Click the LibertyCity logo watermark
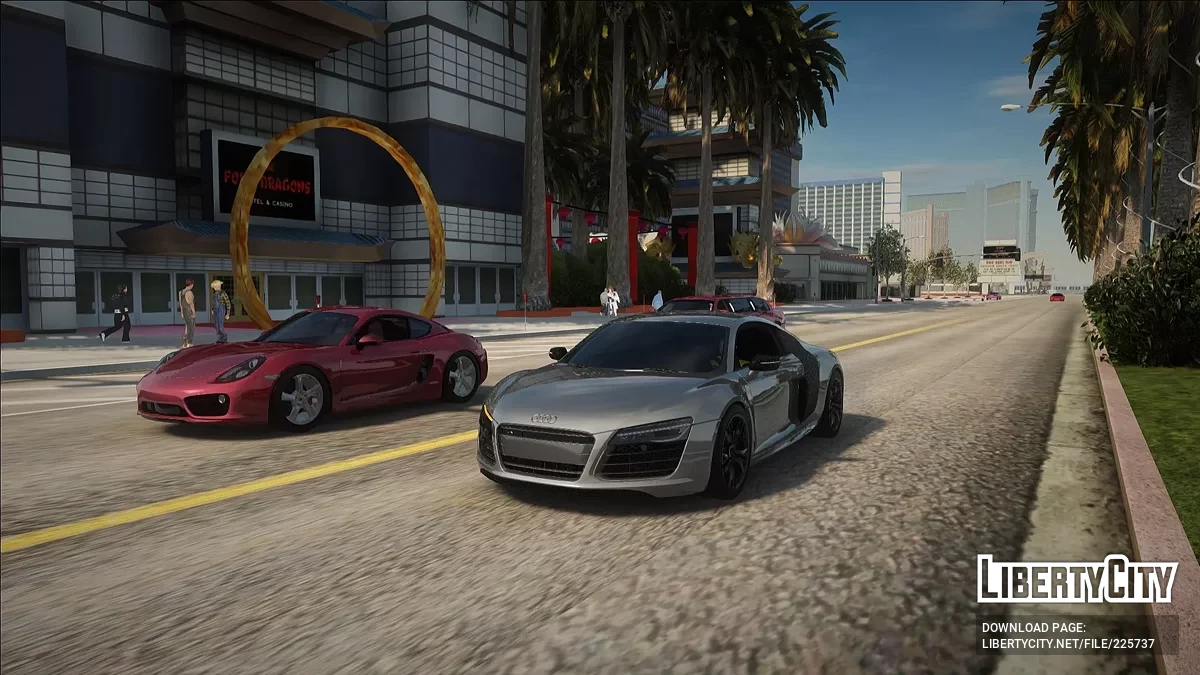This screenshot has width=1200, height=675. [x=1077, y=579]
